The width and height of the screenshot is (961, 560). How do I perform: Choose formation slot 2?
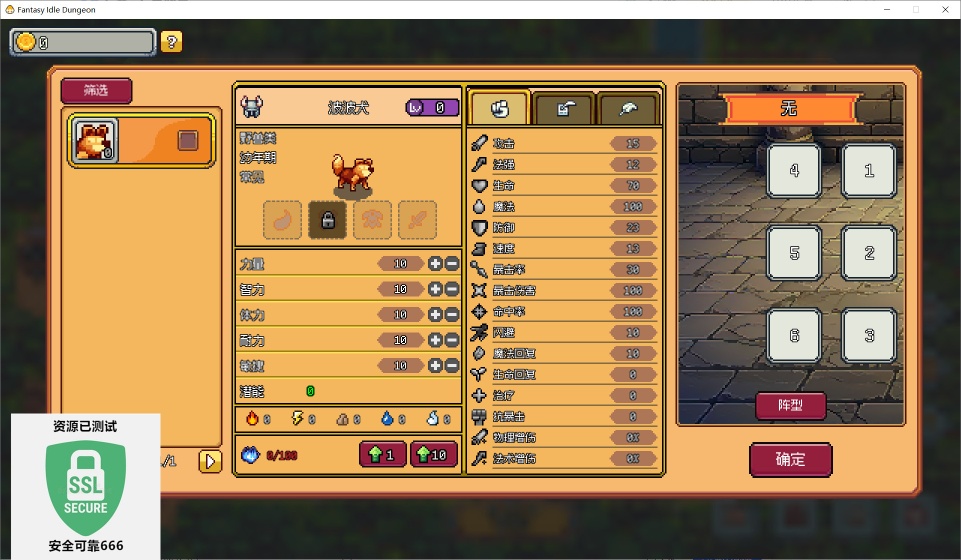click(868, 253)
